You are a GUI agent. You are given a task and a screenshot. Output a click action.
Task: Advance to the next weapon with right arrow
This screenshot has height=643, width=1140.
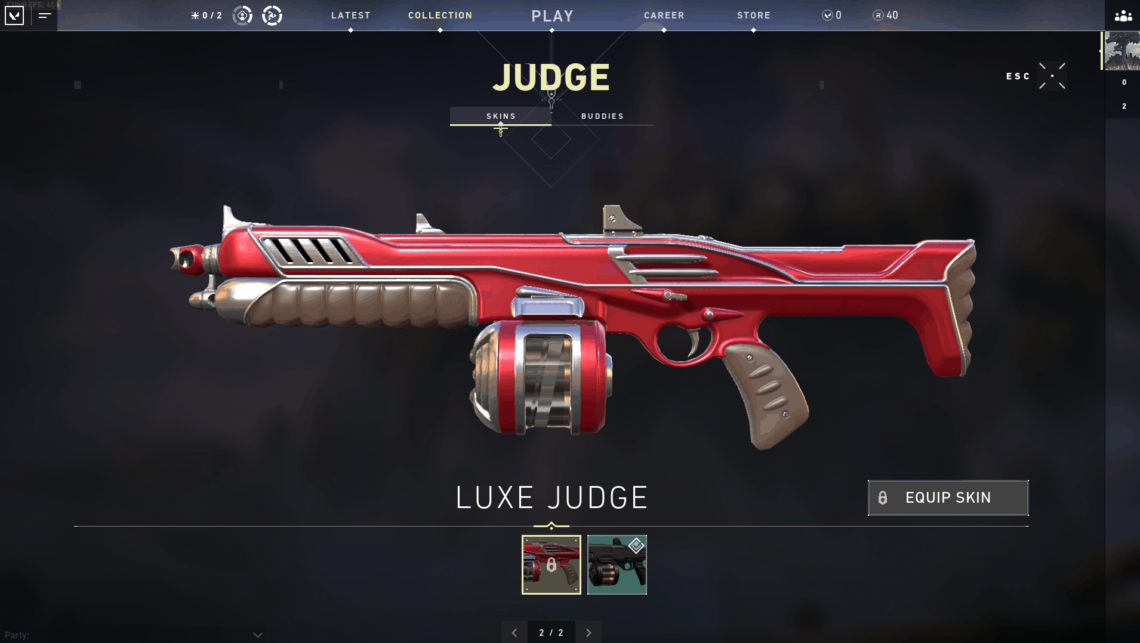[x=588, y=632]
